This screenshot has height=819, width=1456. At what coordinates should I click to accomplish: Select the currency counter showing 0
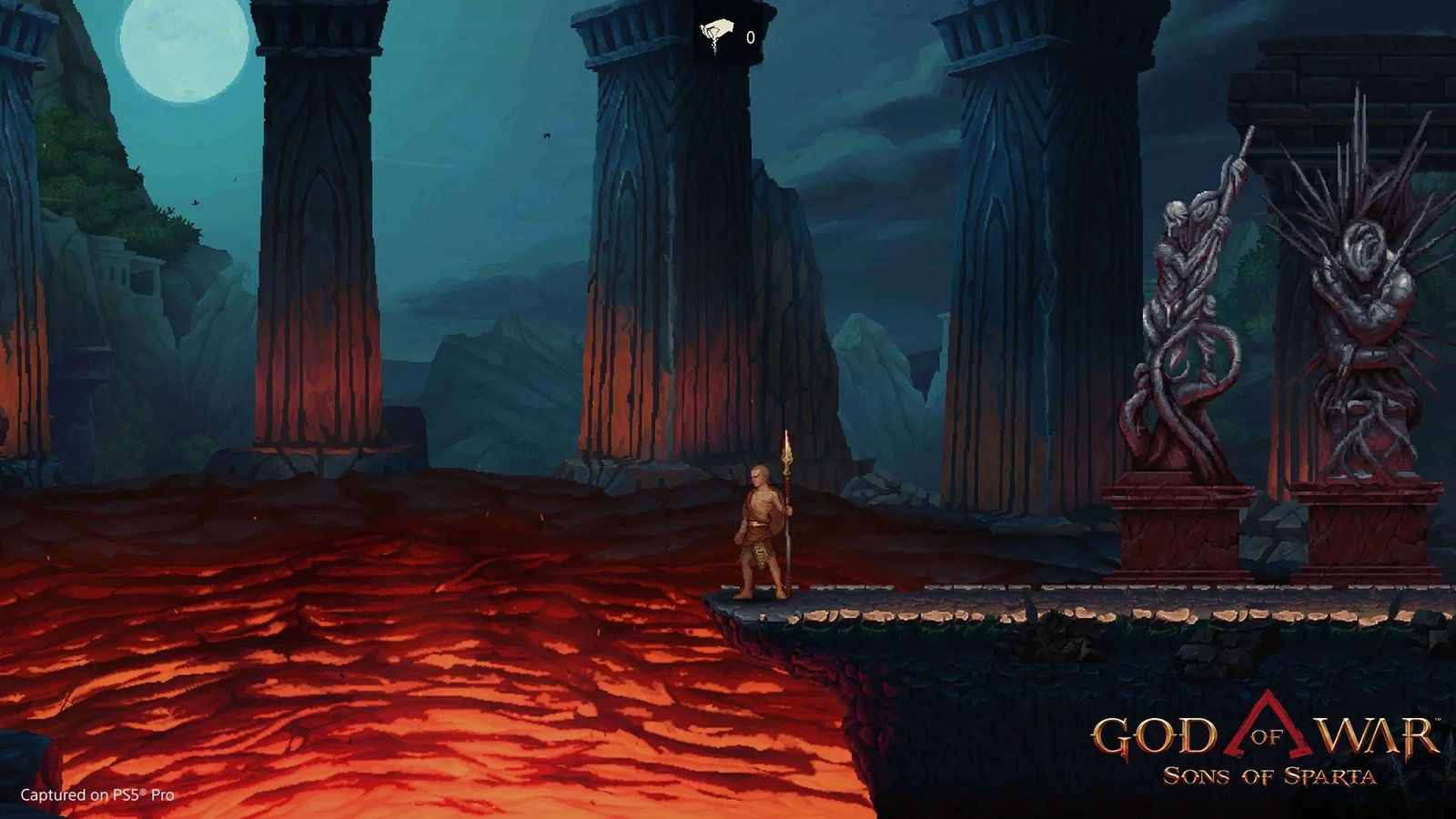click(751, 37)
